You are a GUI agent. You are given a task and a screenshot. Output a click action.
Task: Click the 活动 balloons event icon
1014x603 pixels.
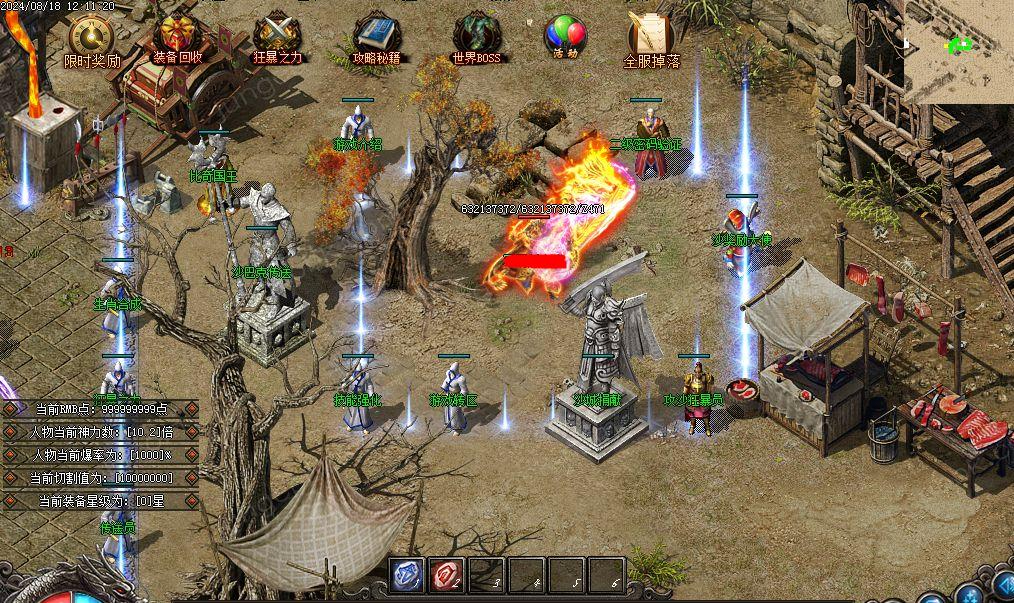(x=565, y=36)
